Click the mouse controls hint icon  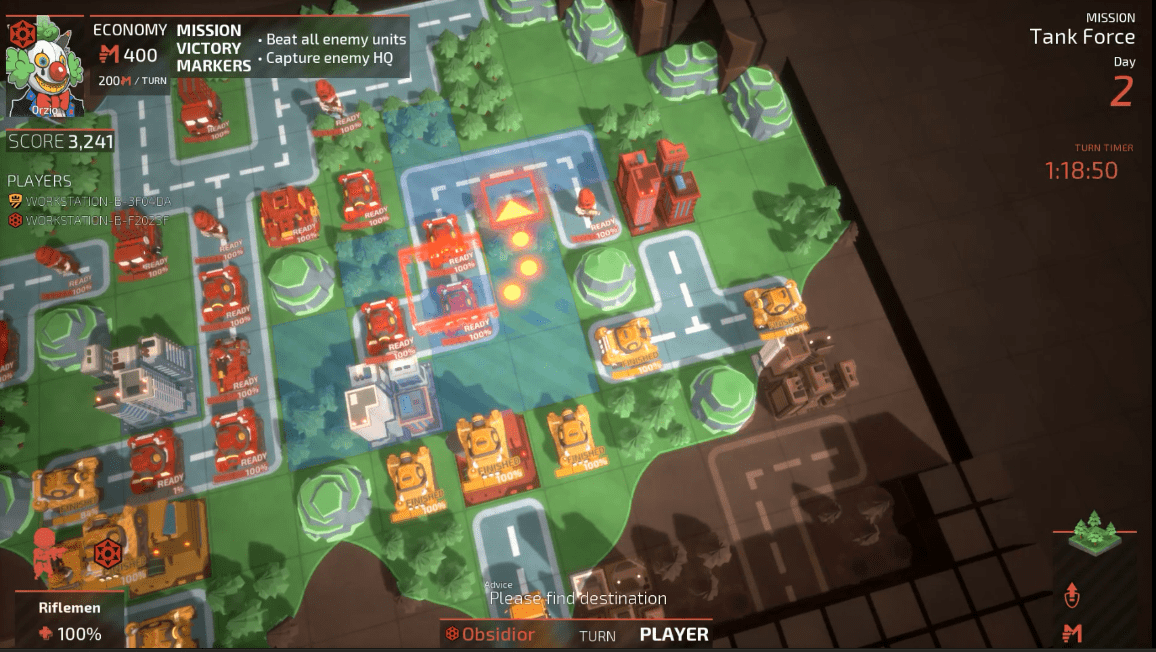click(x=1072, y=596)
